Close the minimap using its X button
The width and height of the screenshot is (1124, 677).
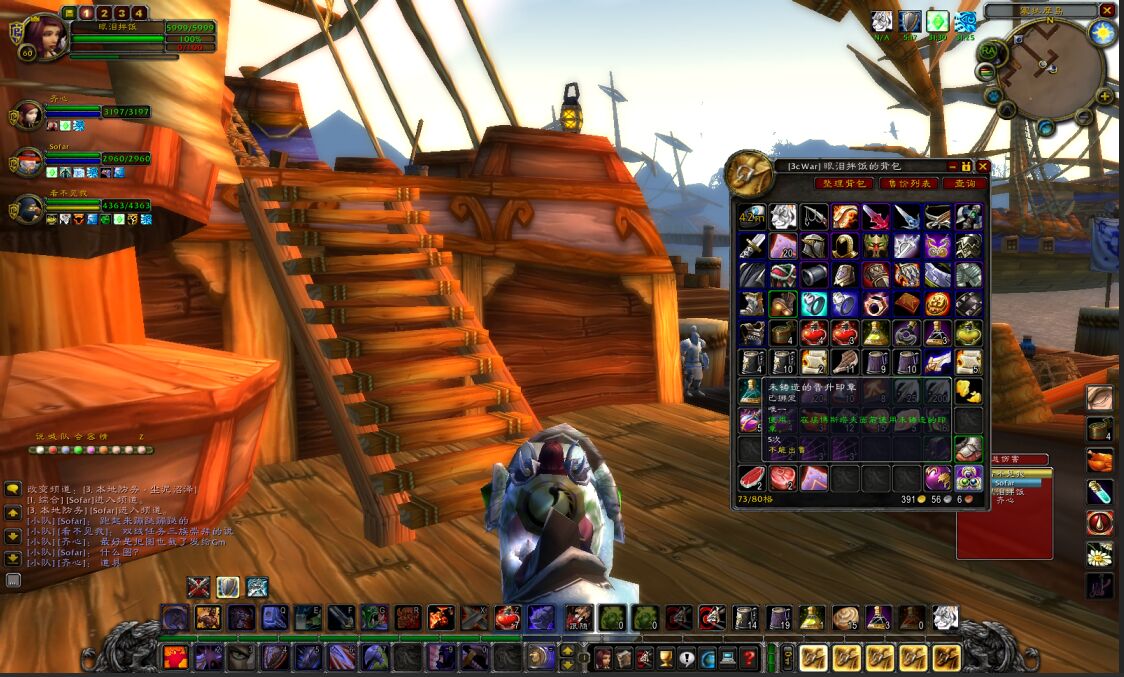1106,9
